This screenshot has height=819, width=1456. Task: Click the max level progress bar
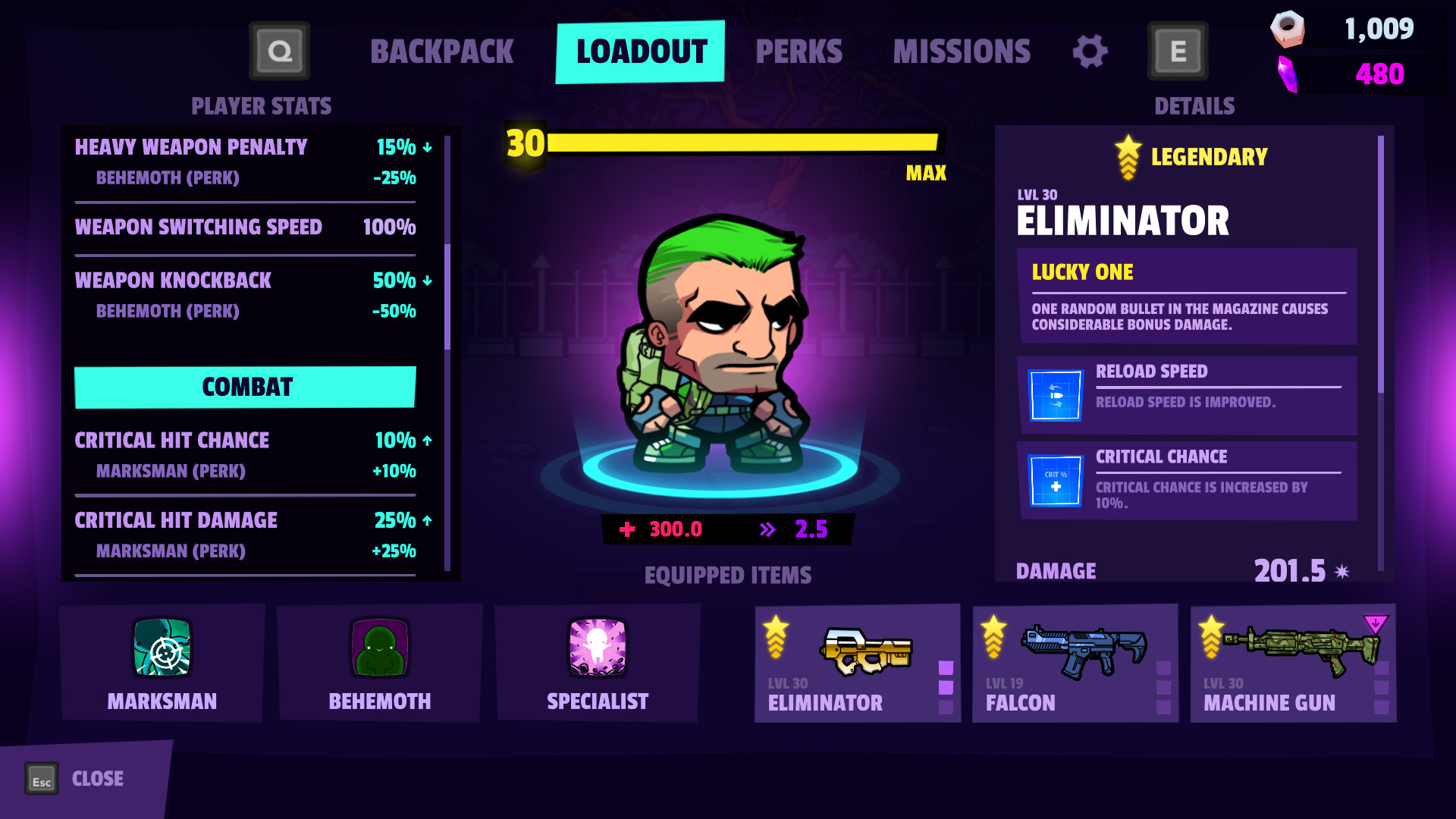coord(743,140)
